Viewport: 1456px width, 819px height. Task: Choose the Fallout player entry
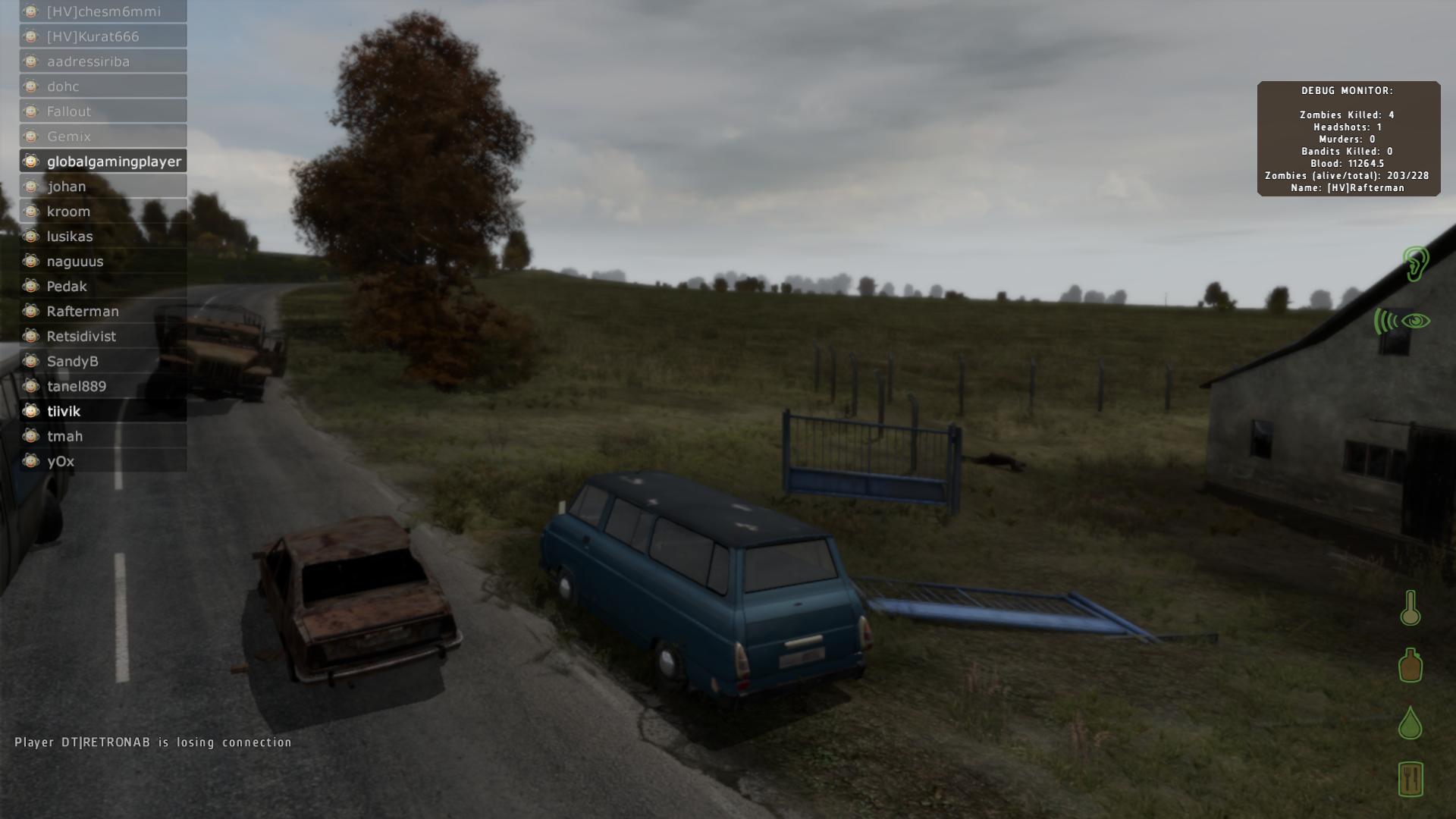tap(103, 111)
